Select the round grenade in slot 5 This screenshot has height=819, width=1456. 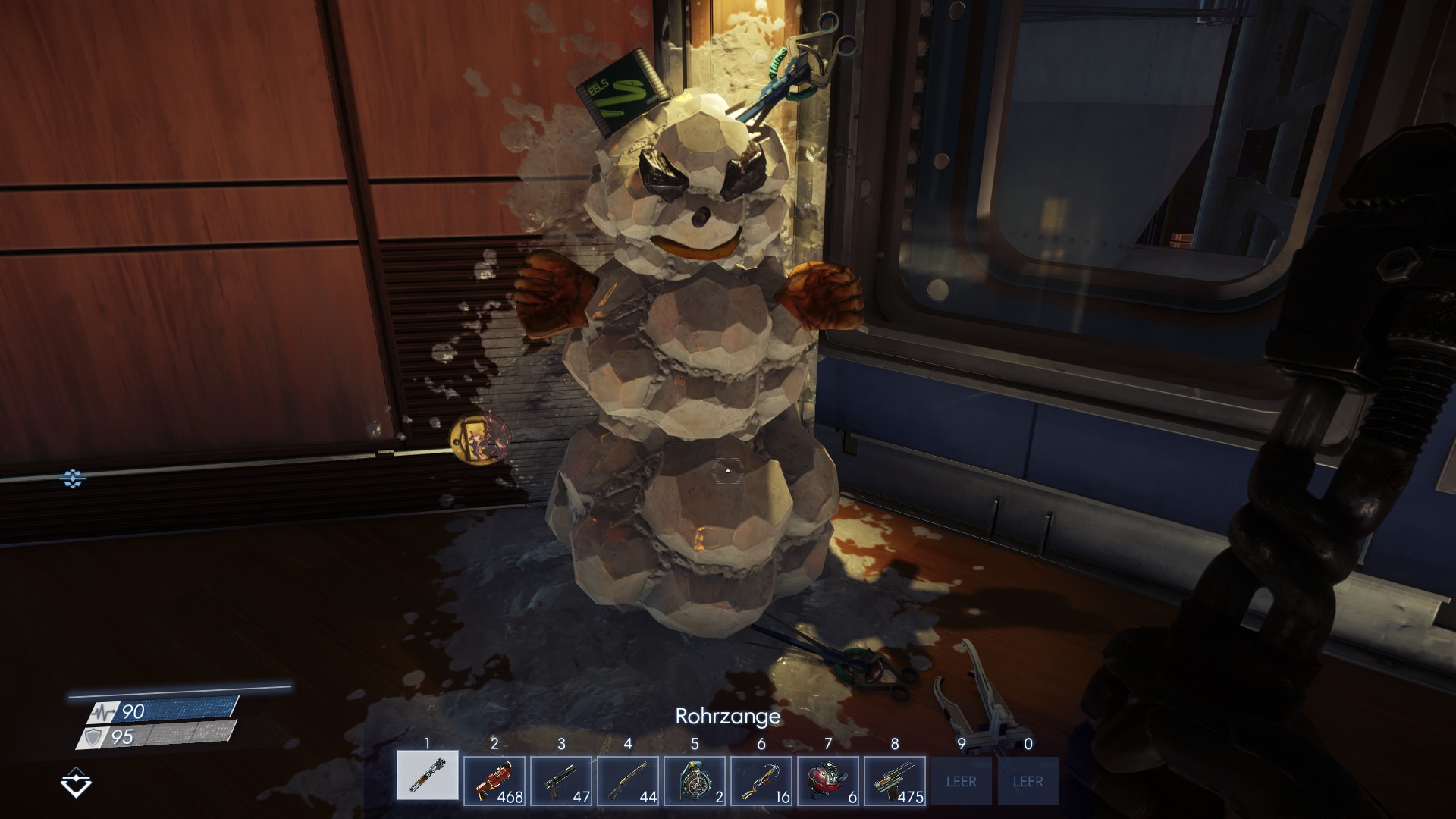(695, 780)
